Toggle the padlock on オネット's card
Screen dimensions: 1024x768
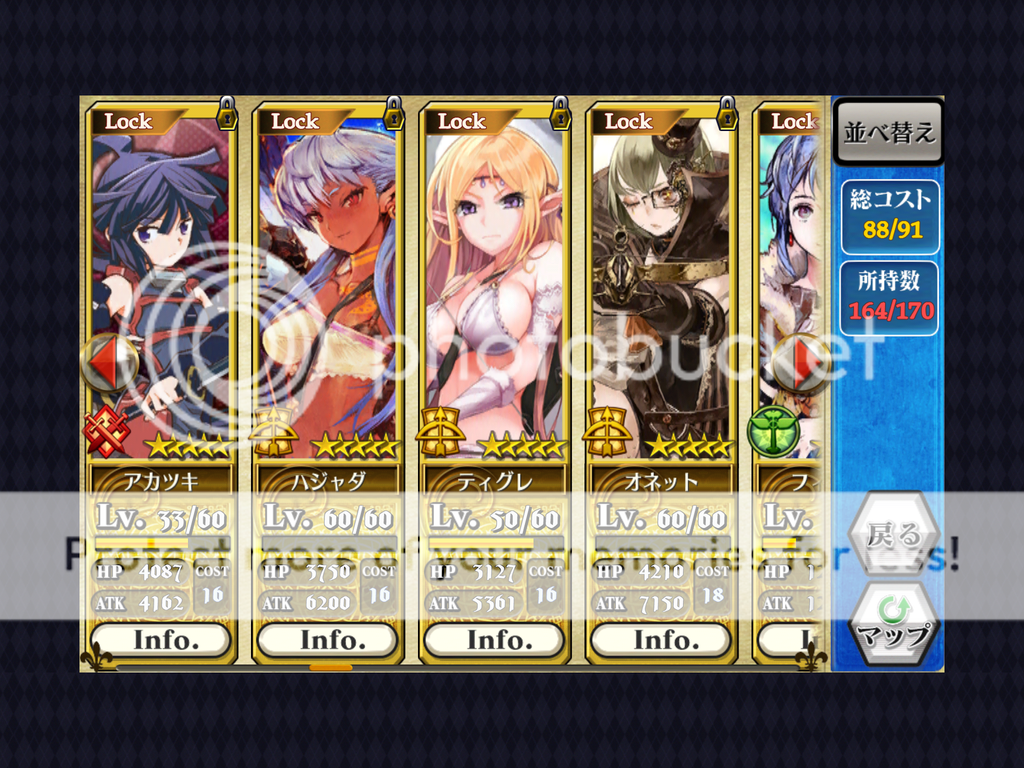point(727,114)
